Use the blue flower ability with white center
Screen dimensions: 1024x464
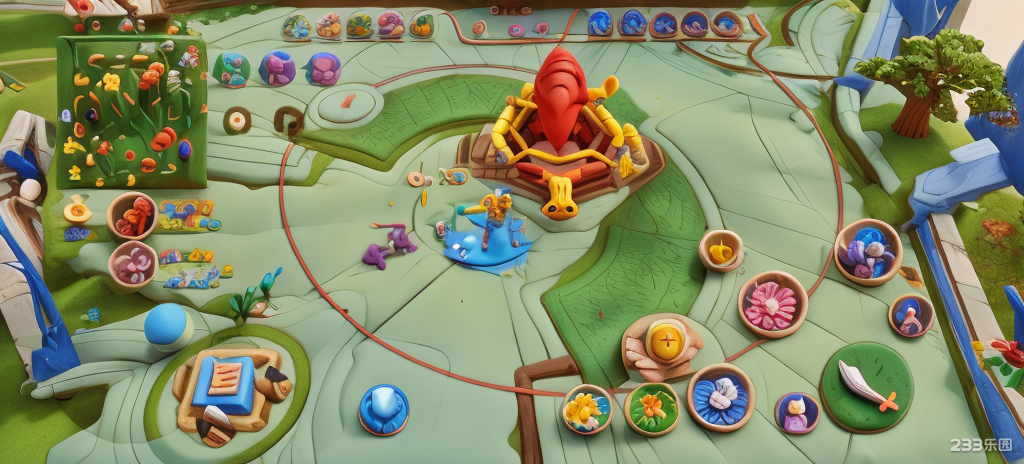(x=720, y=396)
